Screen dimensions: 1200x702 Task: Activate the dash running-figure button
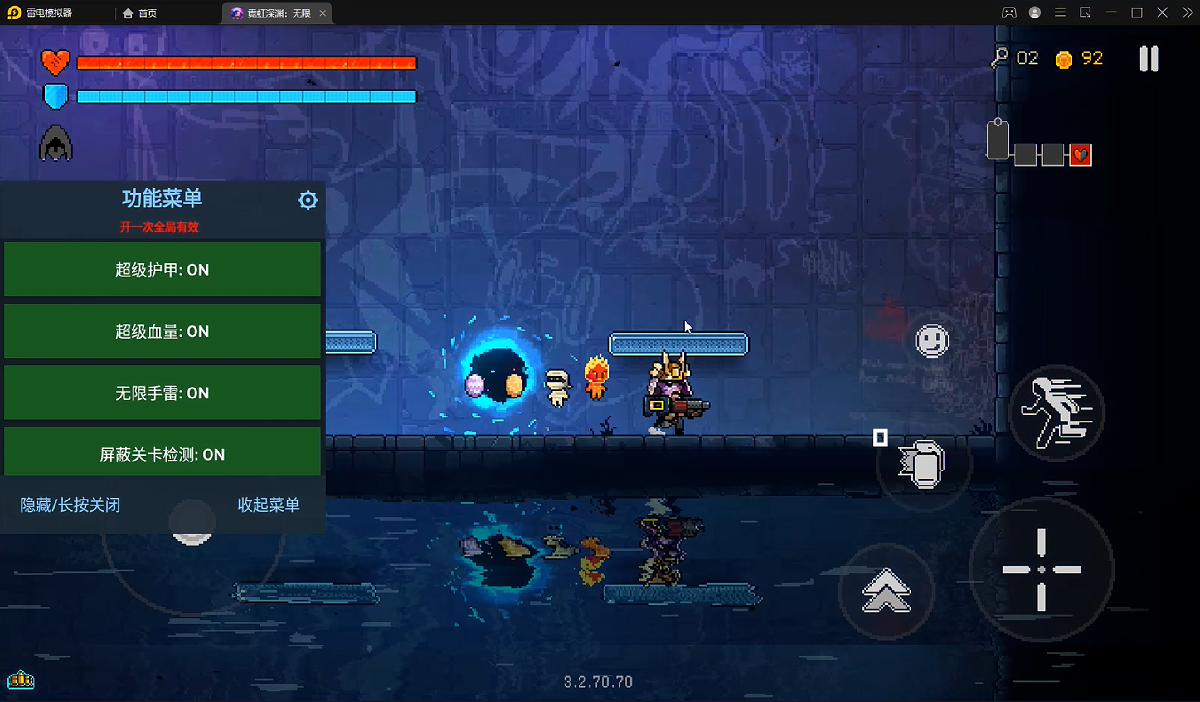(x=1056, y=412)
